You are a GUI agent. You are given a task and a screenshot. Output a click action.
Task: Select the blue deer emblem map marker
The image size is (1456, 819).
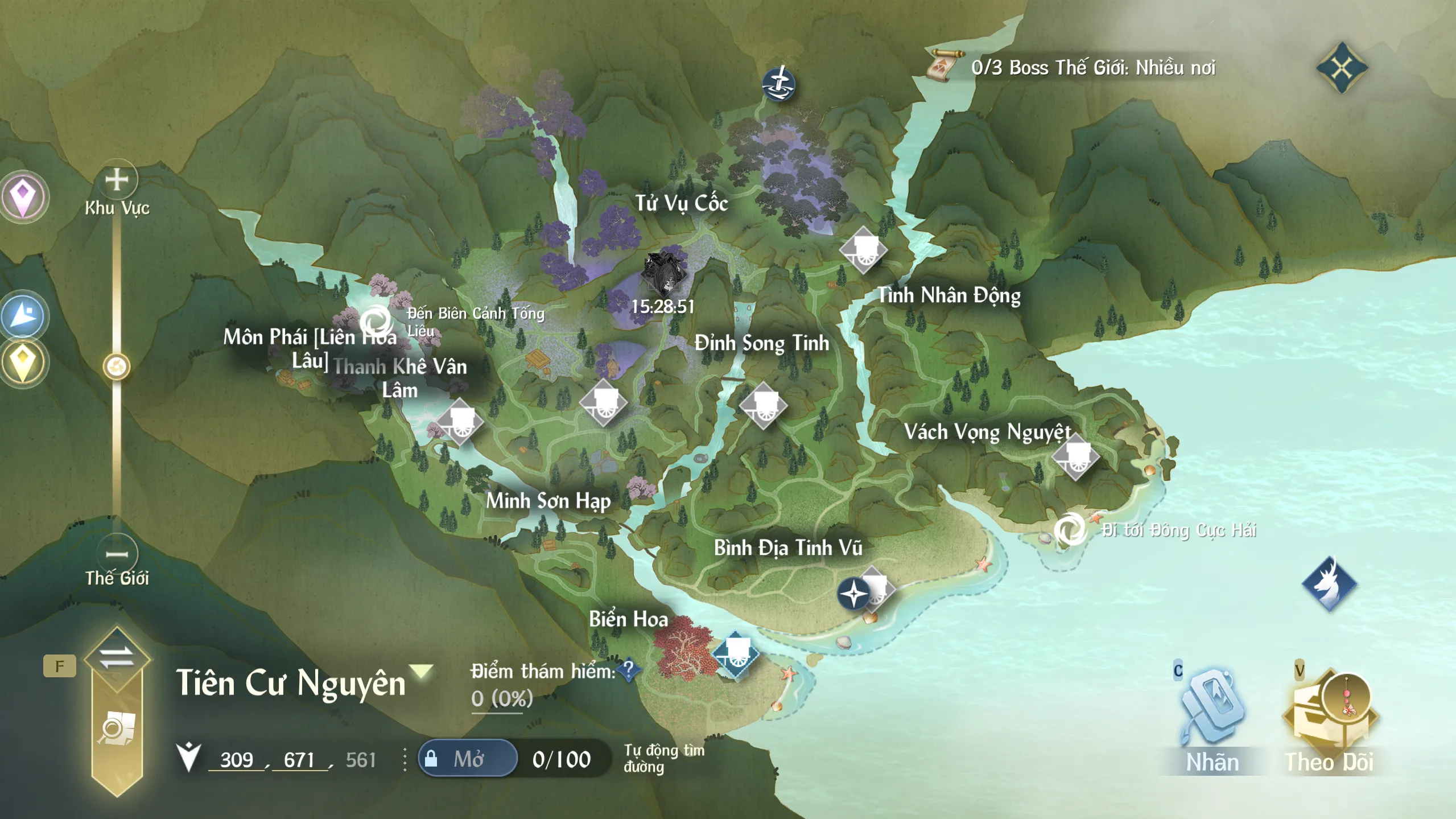[x=1329, y=583]
